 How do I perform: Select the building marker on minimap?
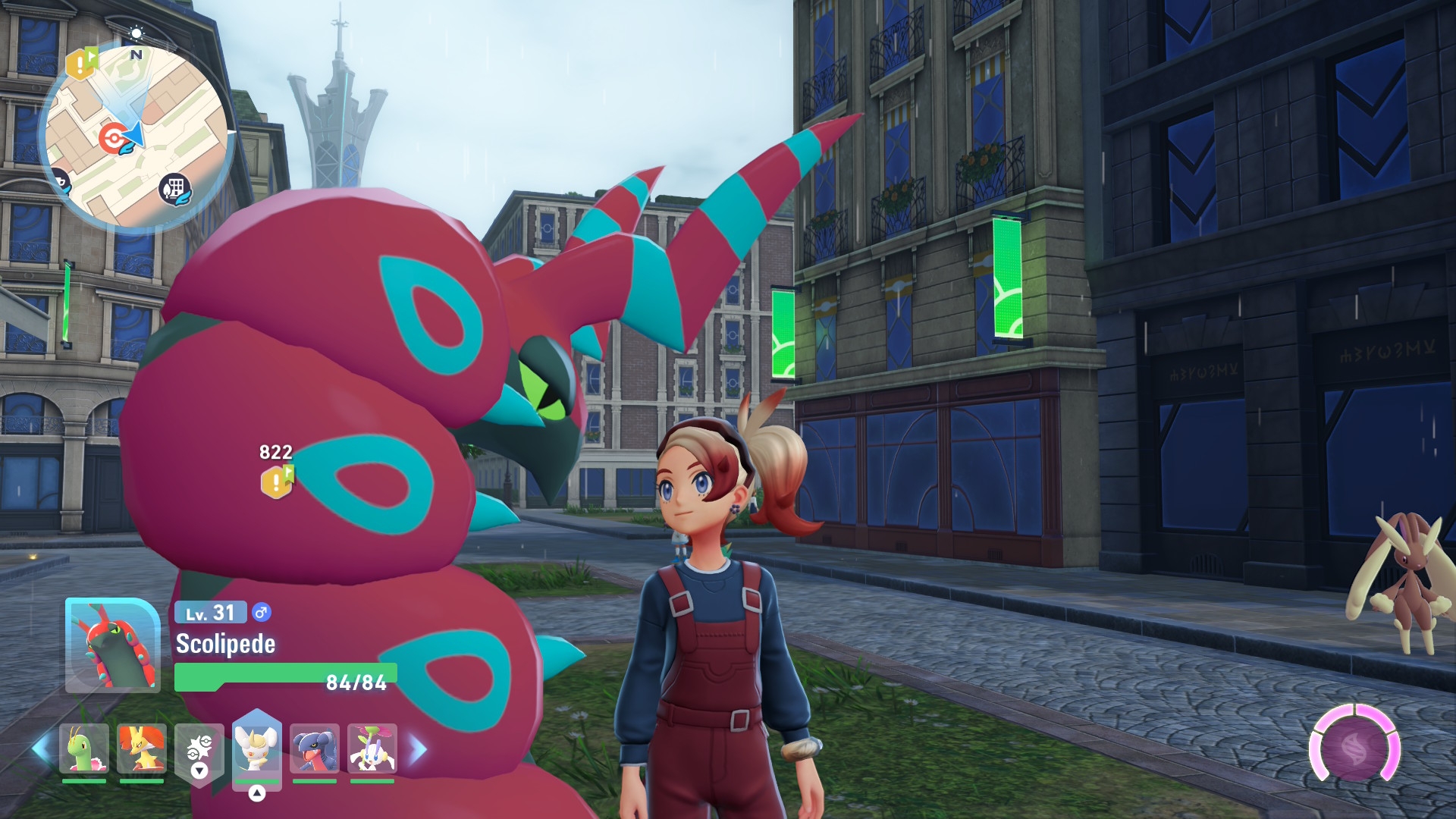[174, 188]
